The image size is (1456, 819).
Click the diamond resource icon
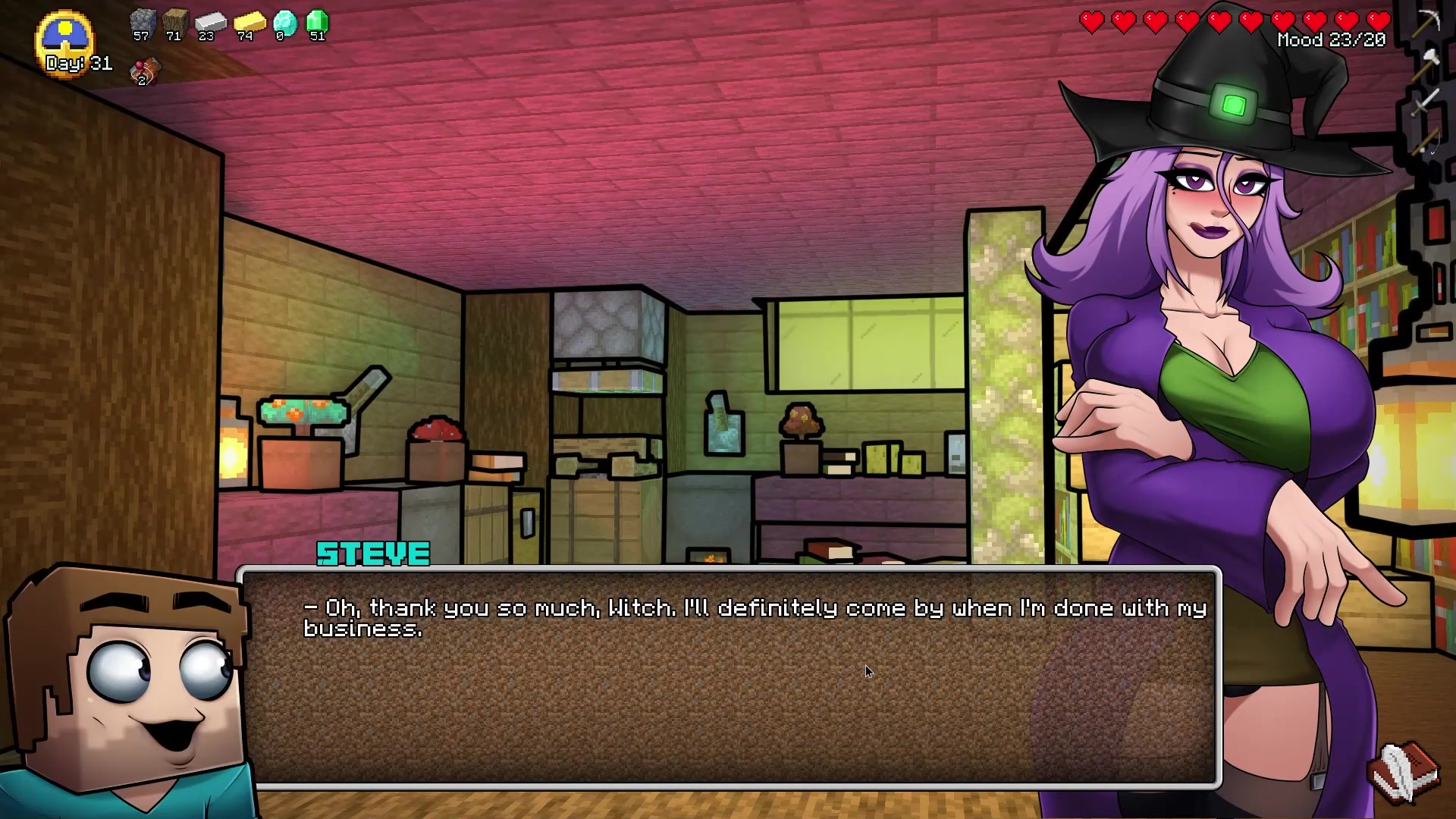(284, 23)
